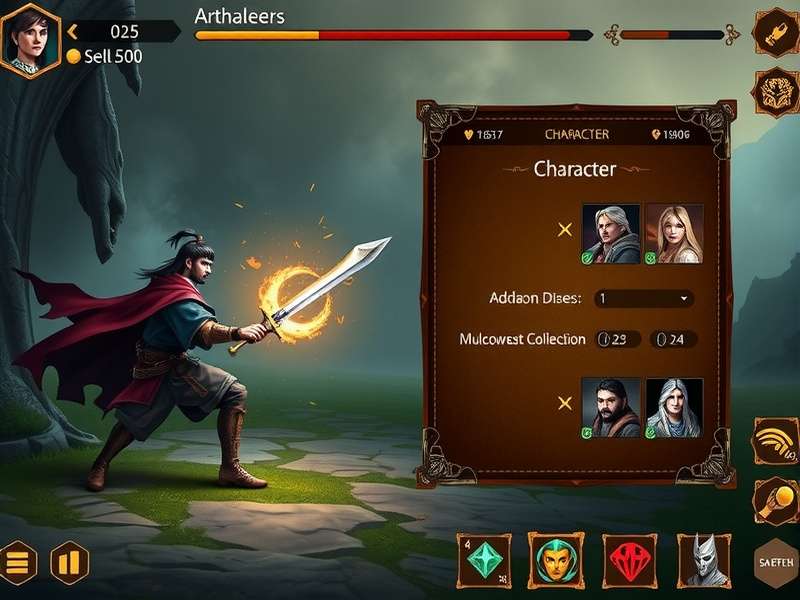The height and width of the screenshot is (600, 800).
Task: Click the SAEFEH hexagon button
Action: [x=775, y=564]
